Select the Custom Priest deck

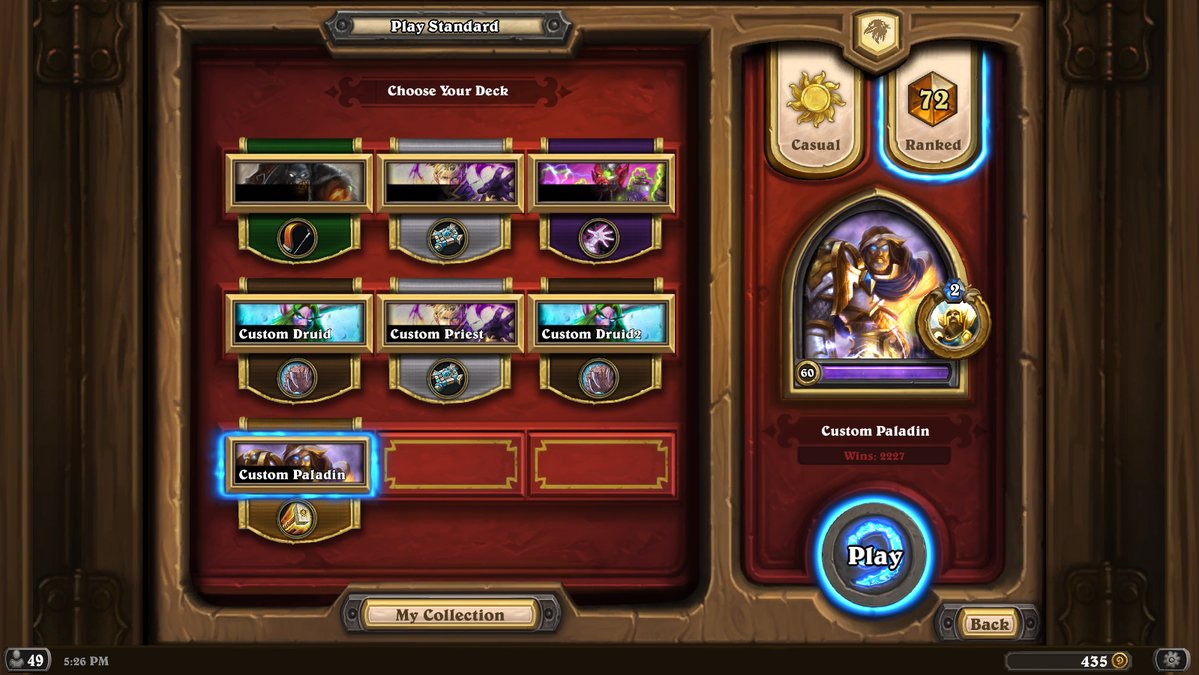(x=451, y=323)
